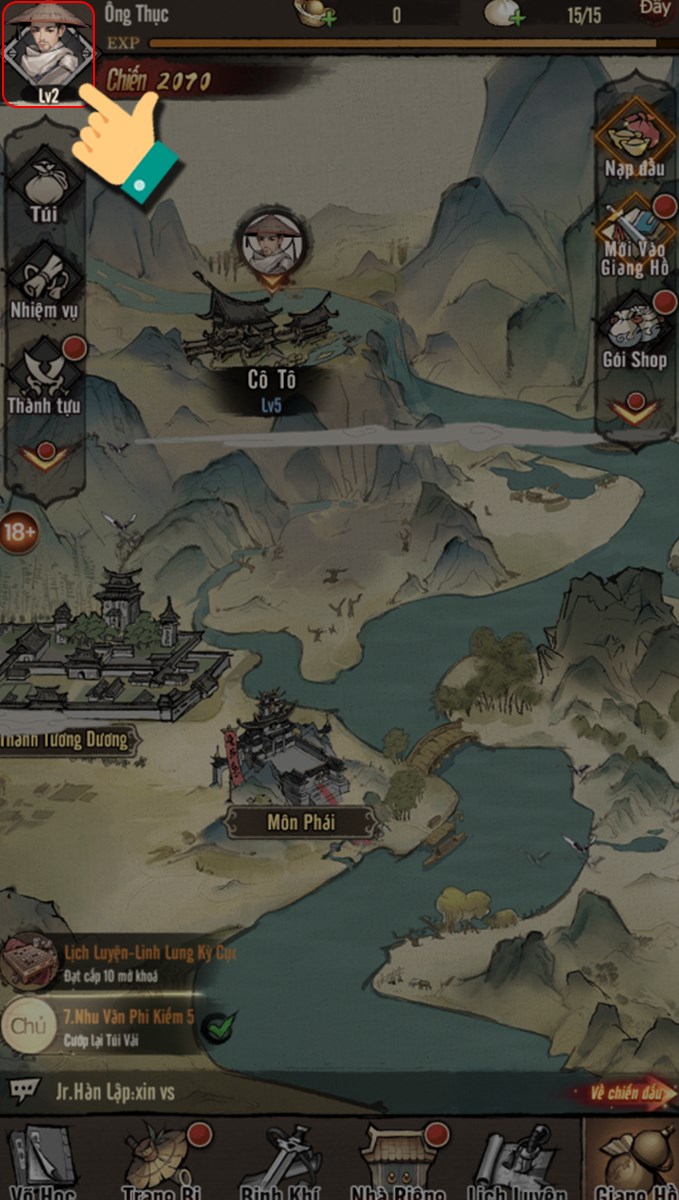The height and width of the screenshot is (1200, 679).
Task: Open the Nạp đầu top-up offer
Action: tap(634, 140)
